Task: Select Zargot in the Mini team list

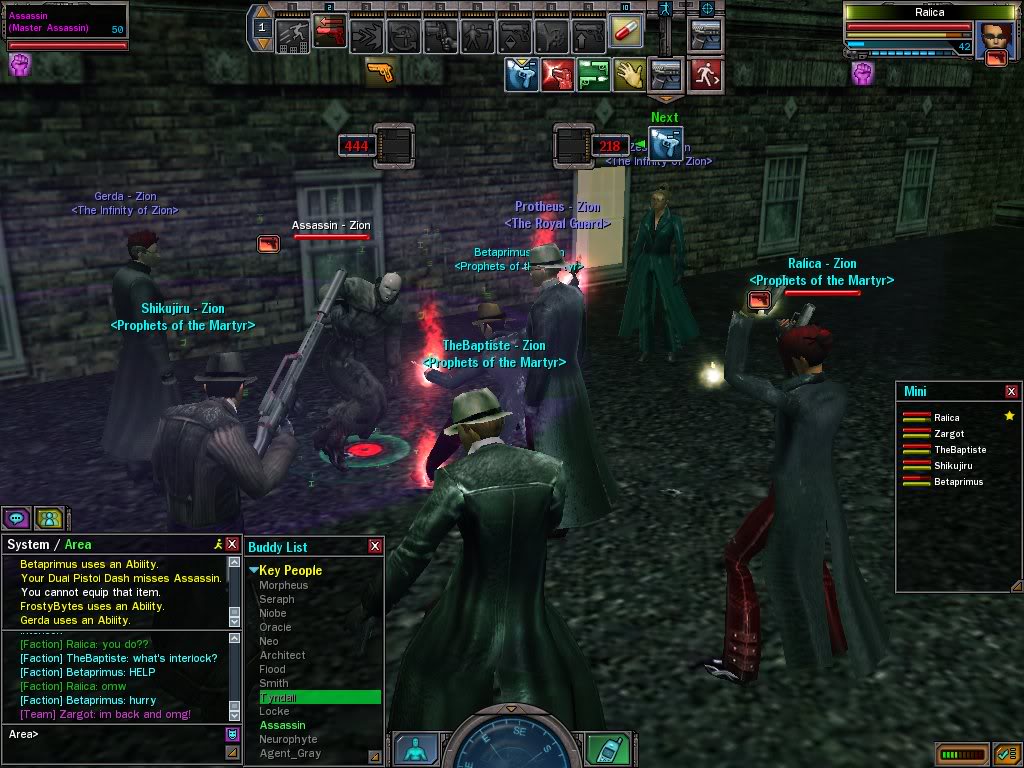Action: 949,434
